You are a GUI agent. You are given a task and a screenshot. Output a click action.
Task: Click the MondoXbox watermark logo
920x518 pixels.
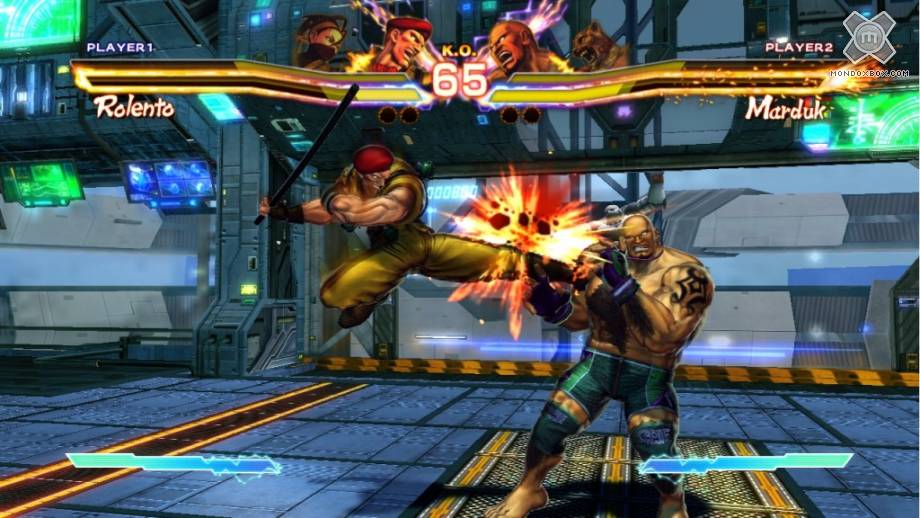click(868, 38)
